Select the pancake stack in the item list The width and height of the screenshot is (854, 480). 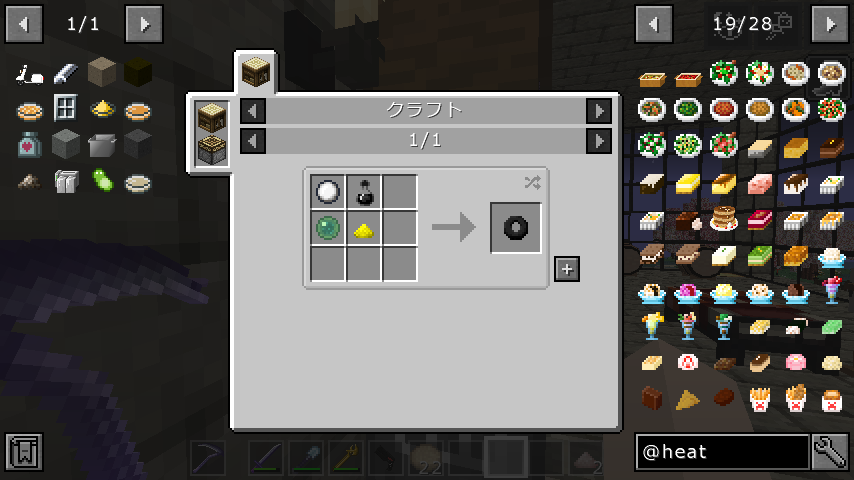click(723, 219)
